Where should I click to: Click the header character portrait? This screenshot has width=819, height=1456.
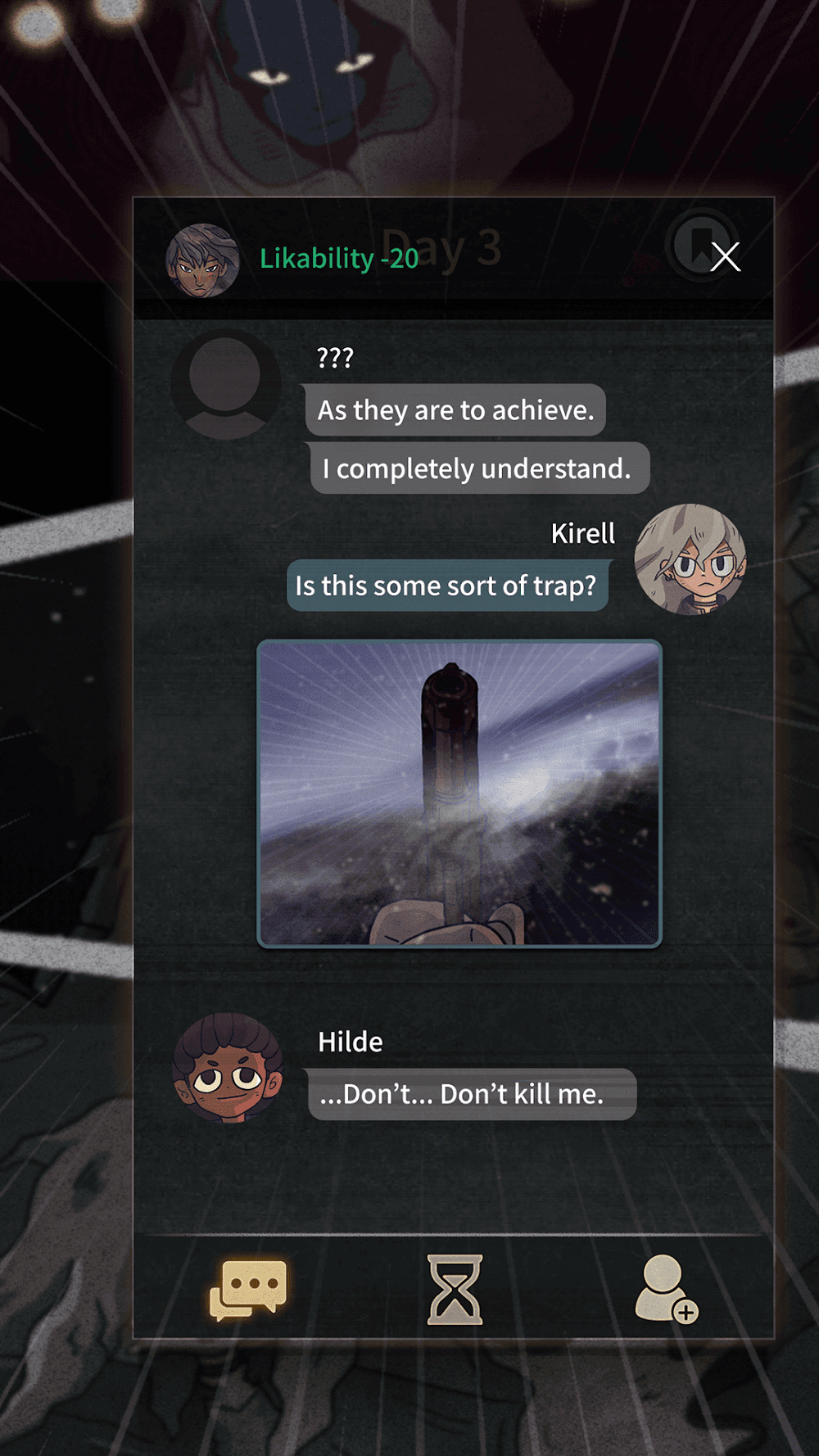pos(202,260)
